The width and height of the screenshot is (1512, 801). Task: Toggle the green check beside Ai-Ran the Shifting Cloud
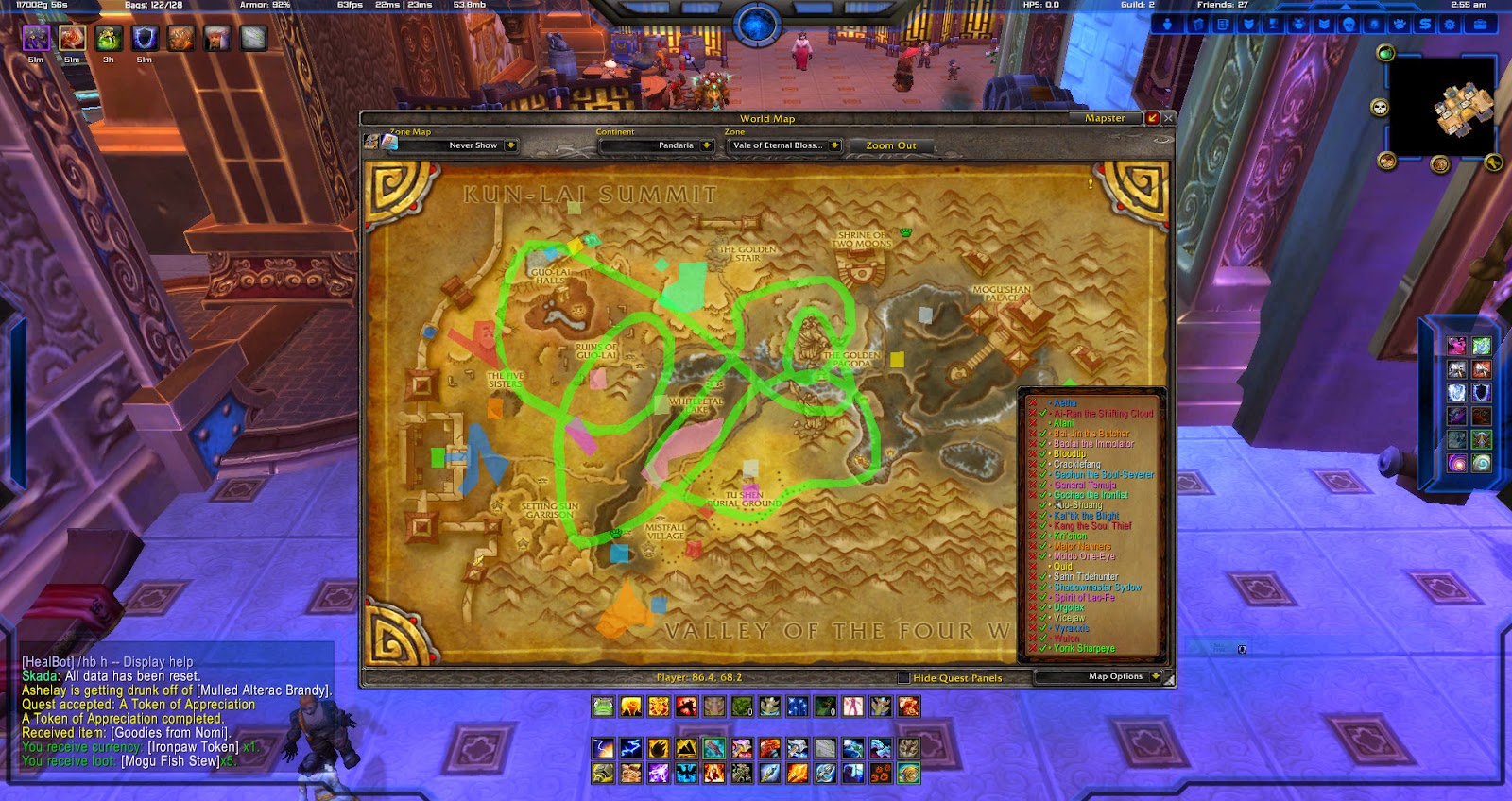tap(1041, 413)
